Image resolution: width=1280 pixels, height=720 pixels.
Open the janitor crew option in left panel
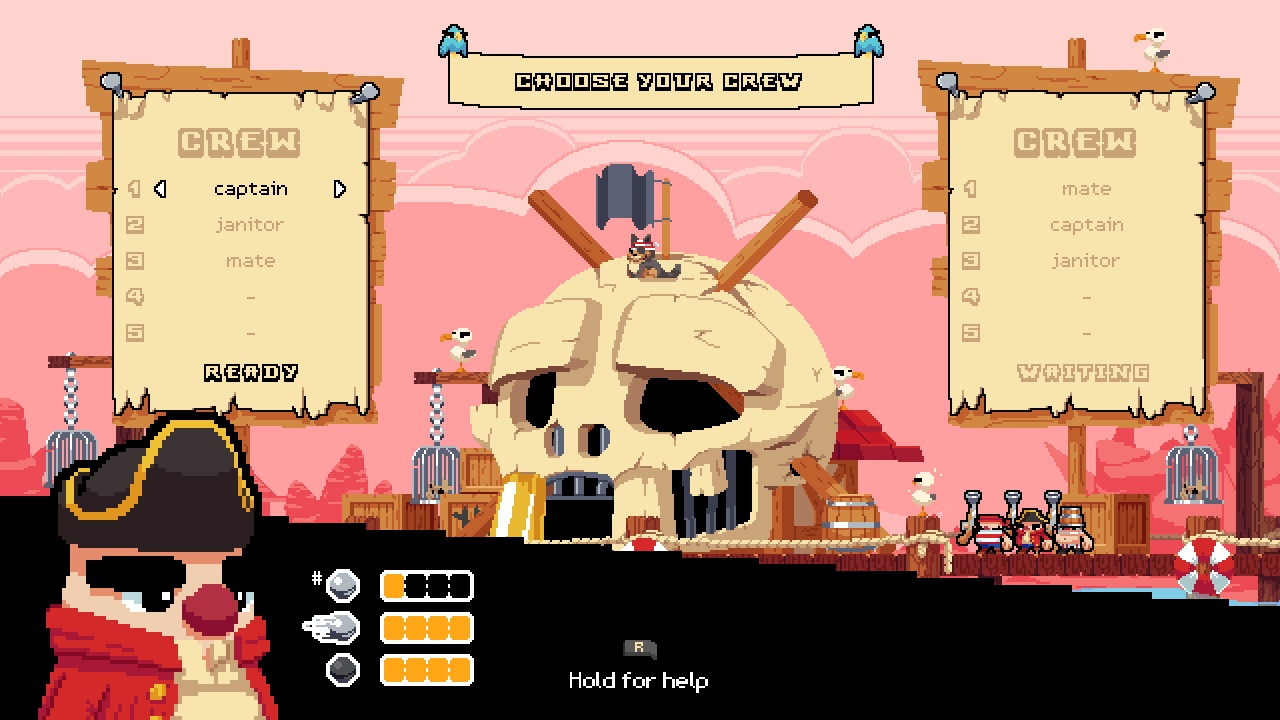(249, 225)
